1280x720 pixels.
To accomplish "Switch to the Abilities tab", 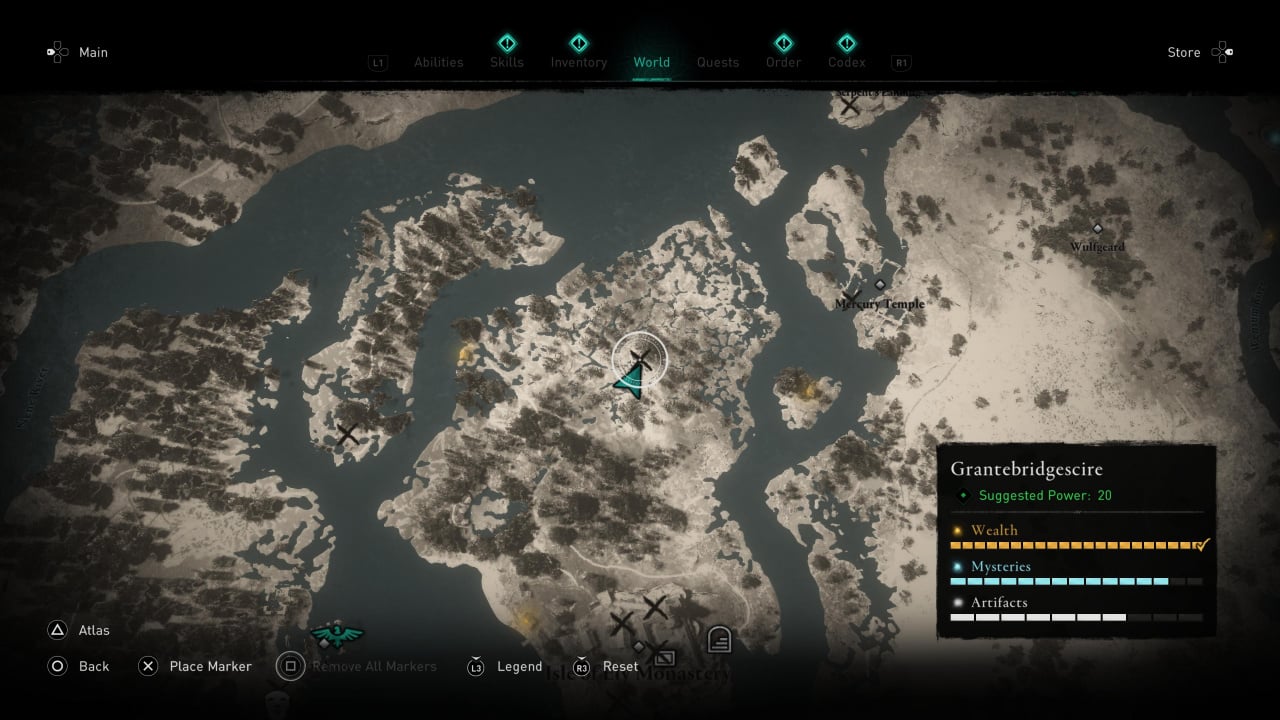I will 438,62.
